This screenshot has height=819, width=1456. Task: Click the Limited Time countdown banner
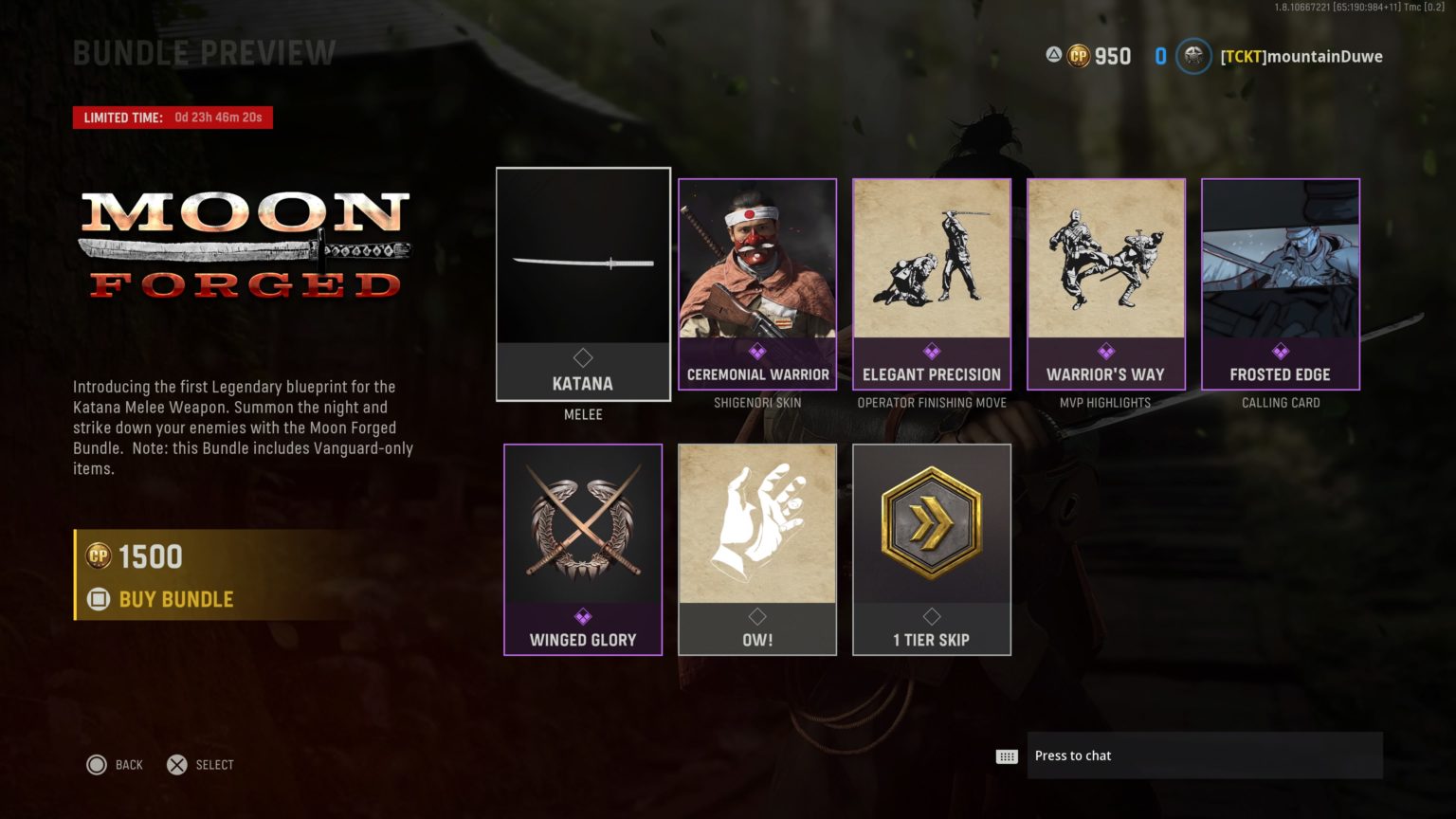click(173, 117)
